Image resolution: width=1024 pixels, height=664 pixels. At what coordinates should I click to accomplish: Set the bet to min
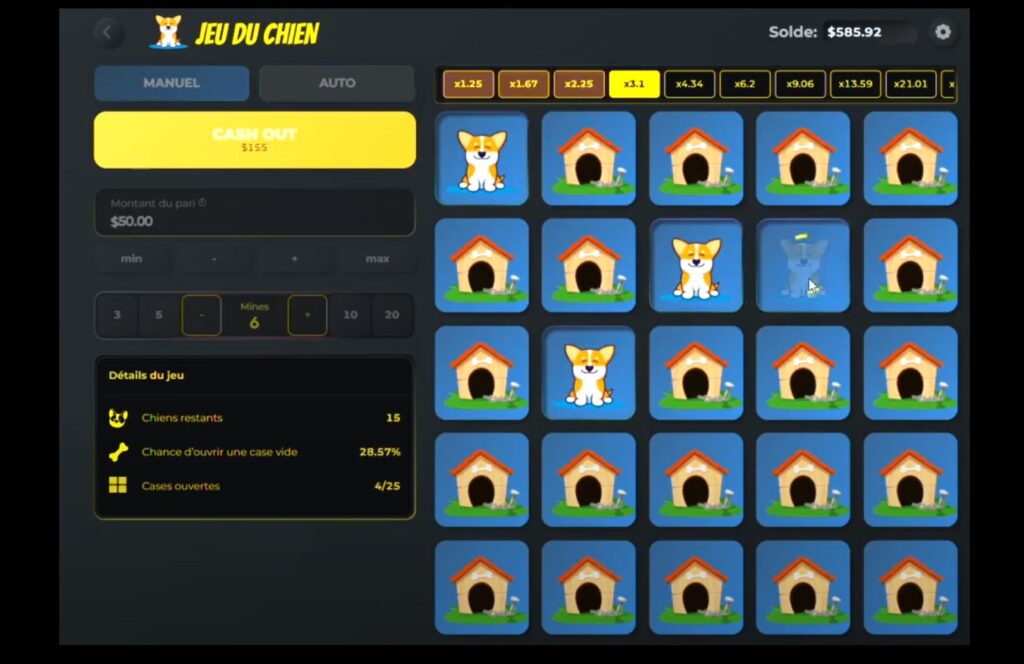[131, 259]
